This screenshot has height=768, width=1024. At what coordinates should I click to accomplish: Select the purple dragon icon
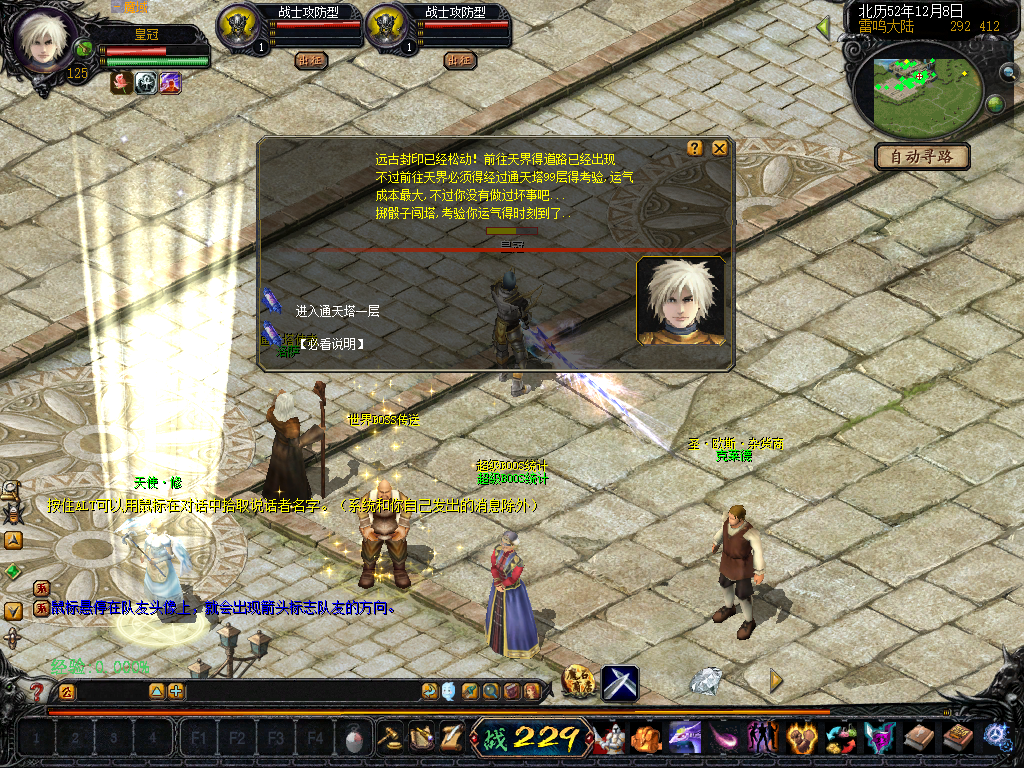click(x=685, y=738)
